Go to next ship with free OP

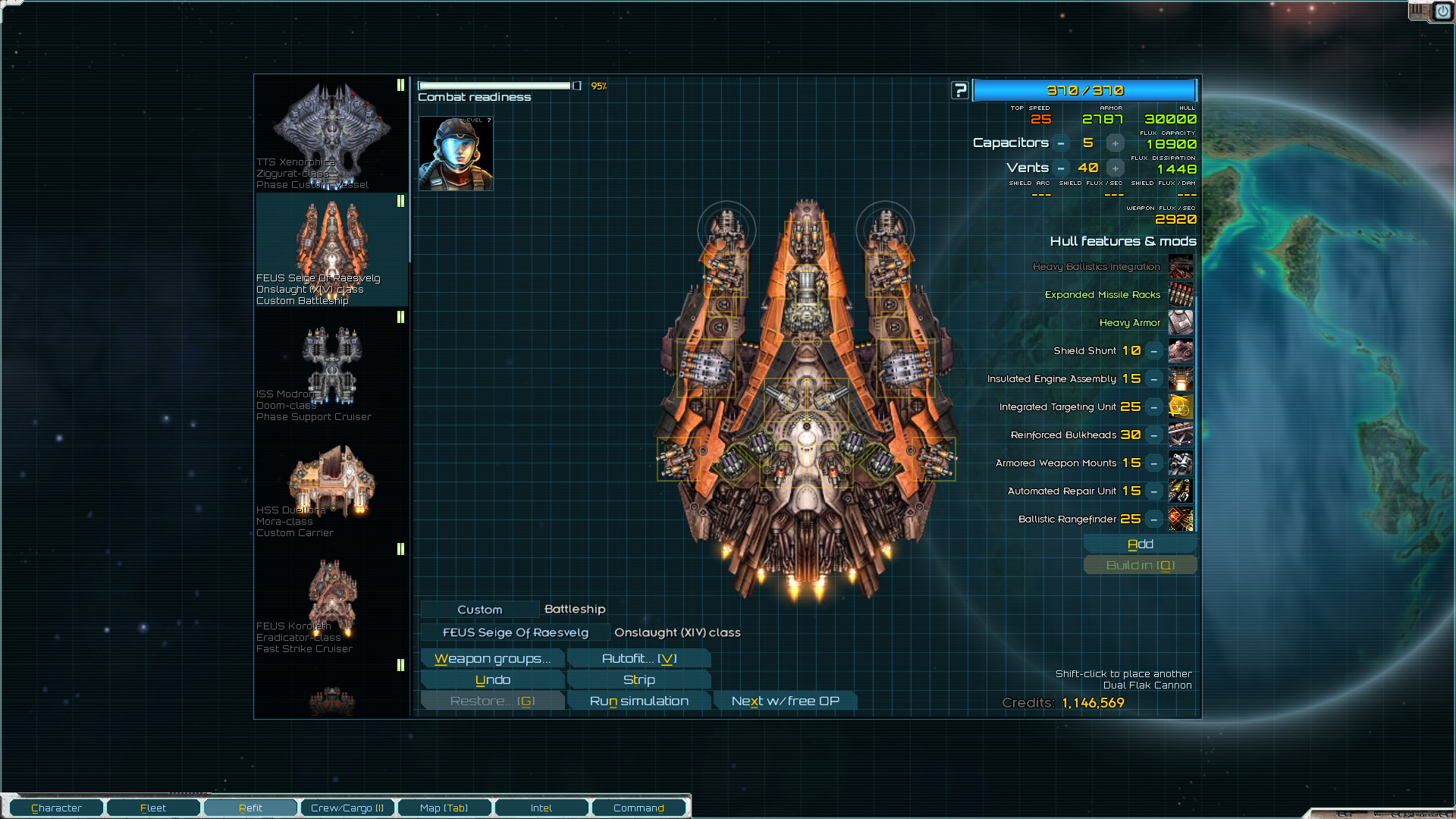(785, 701)
